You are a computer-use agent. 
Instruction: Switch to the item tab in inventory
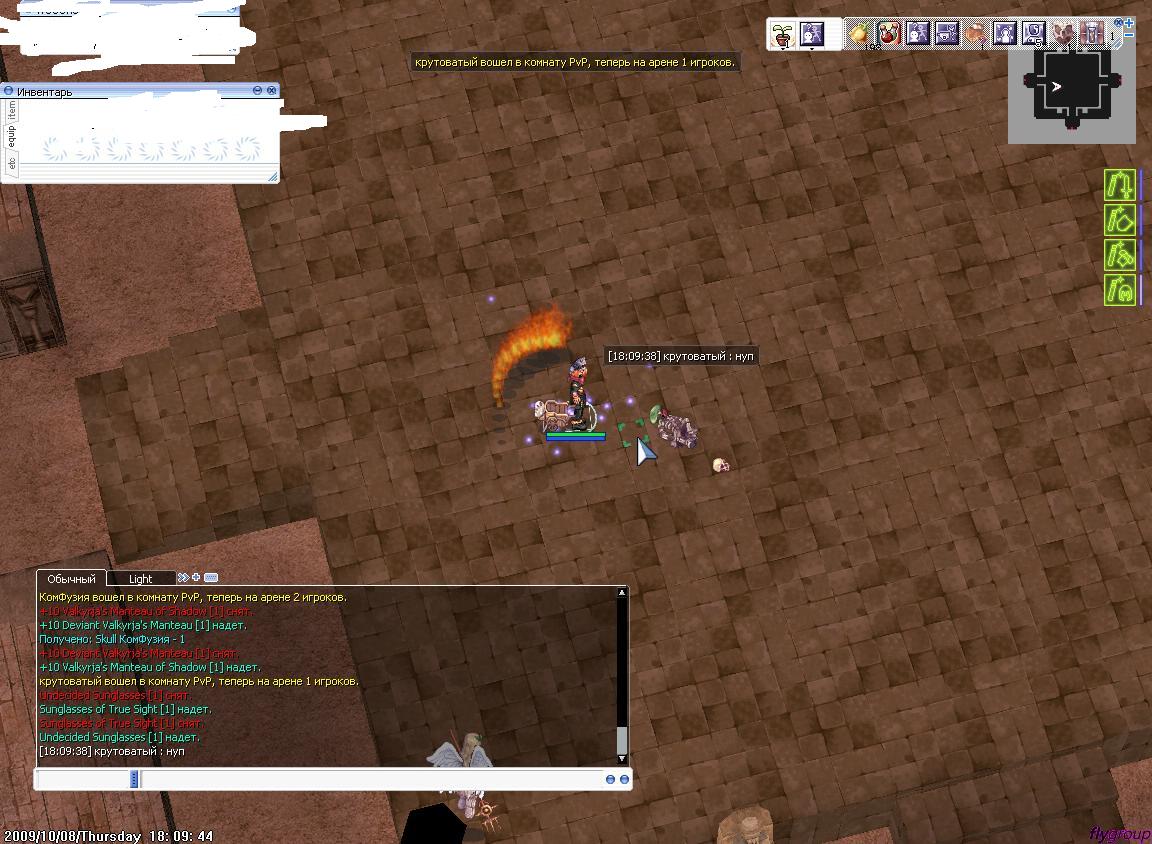(x=11, y=109)
